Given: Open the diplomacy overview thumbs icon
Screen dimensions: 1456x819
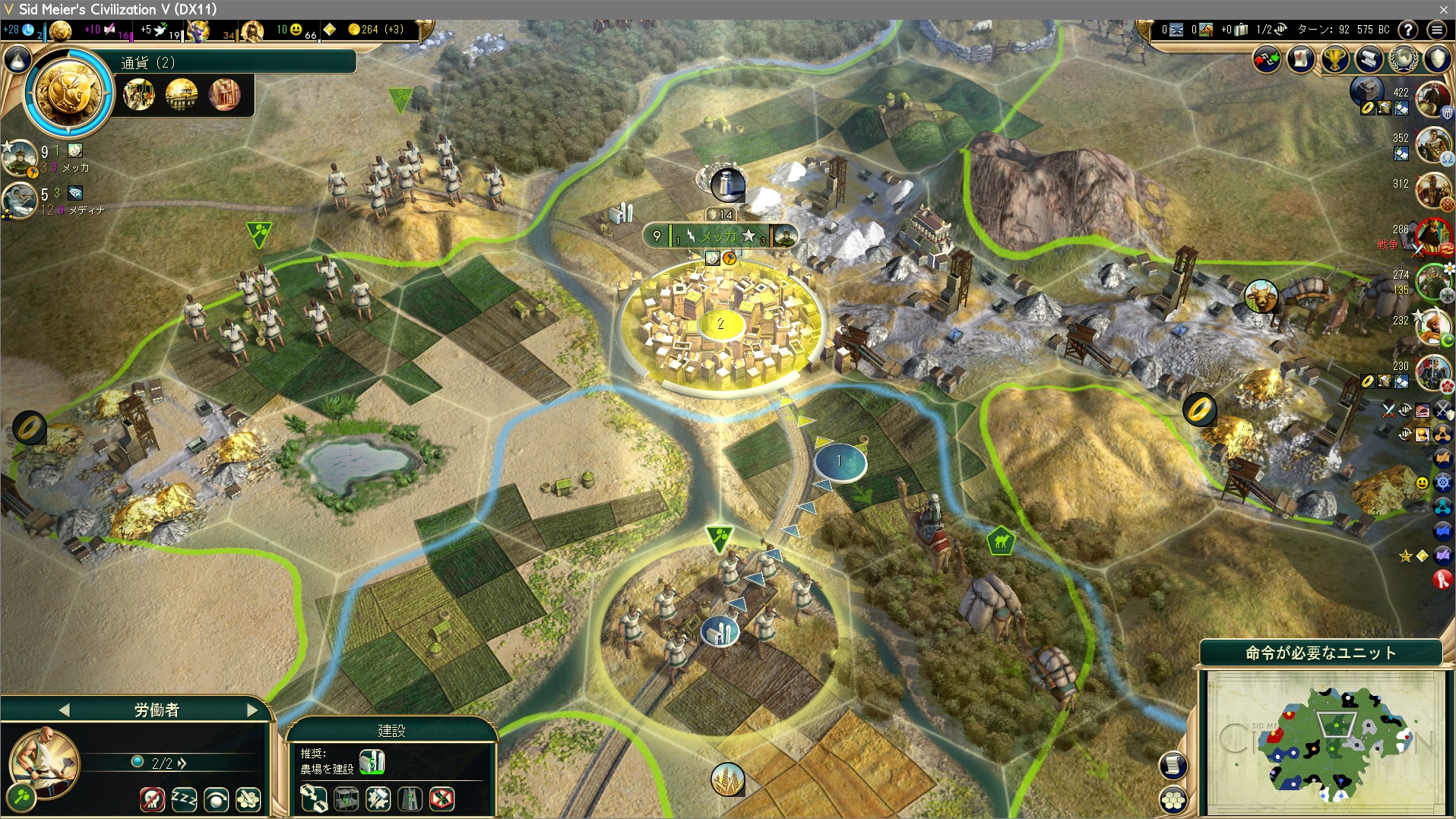Looking at the screenshot, I should click(x=1266, y=59).
